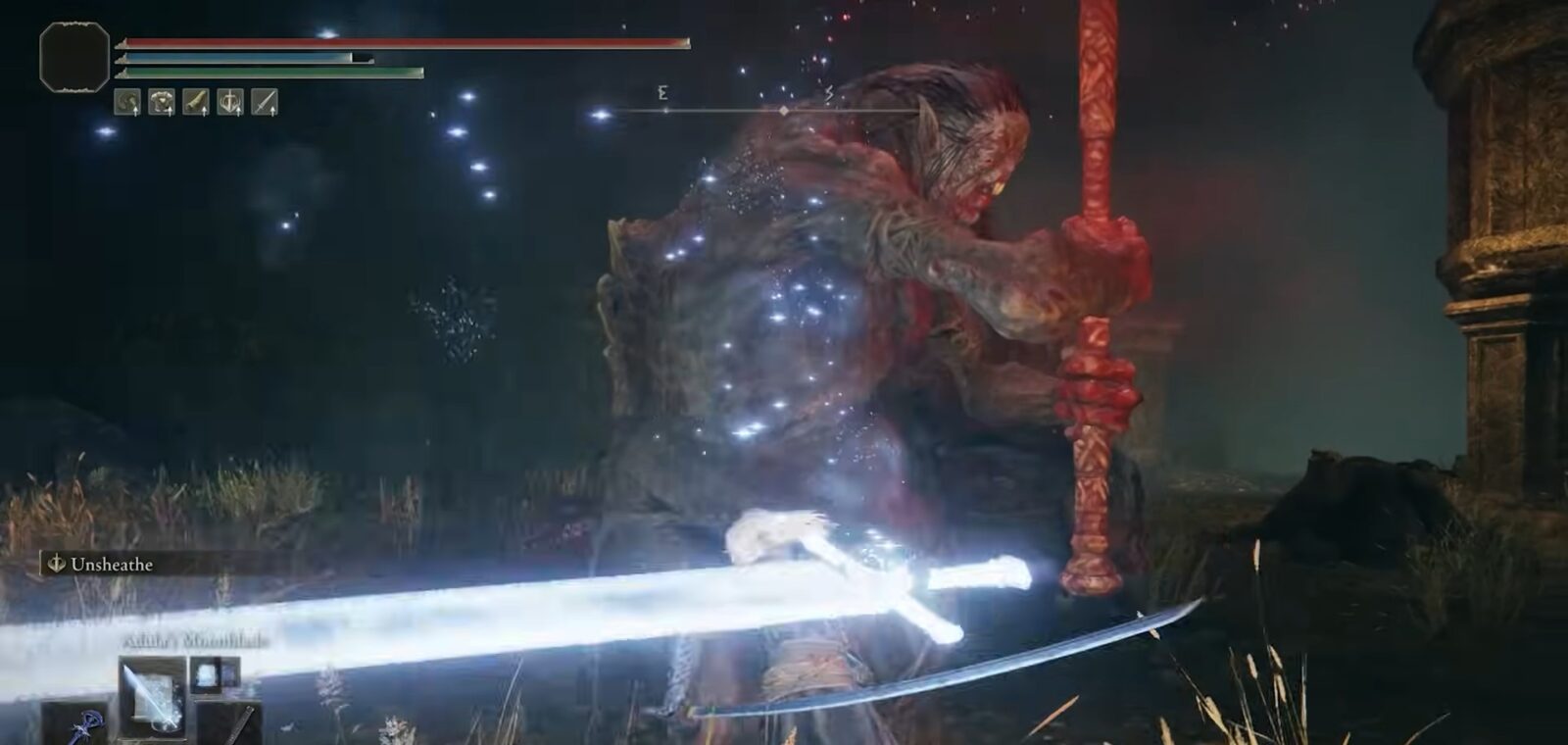Inspect the horn buff status icon
This screenshot has width=1568, height=745.
[x=196, y=101]
